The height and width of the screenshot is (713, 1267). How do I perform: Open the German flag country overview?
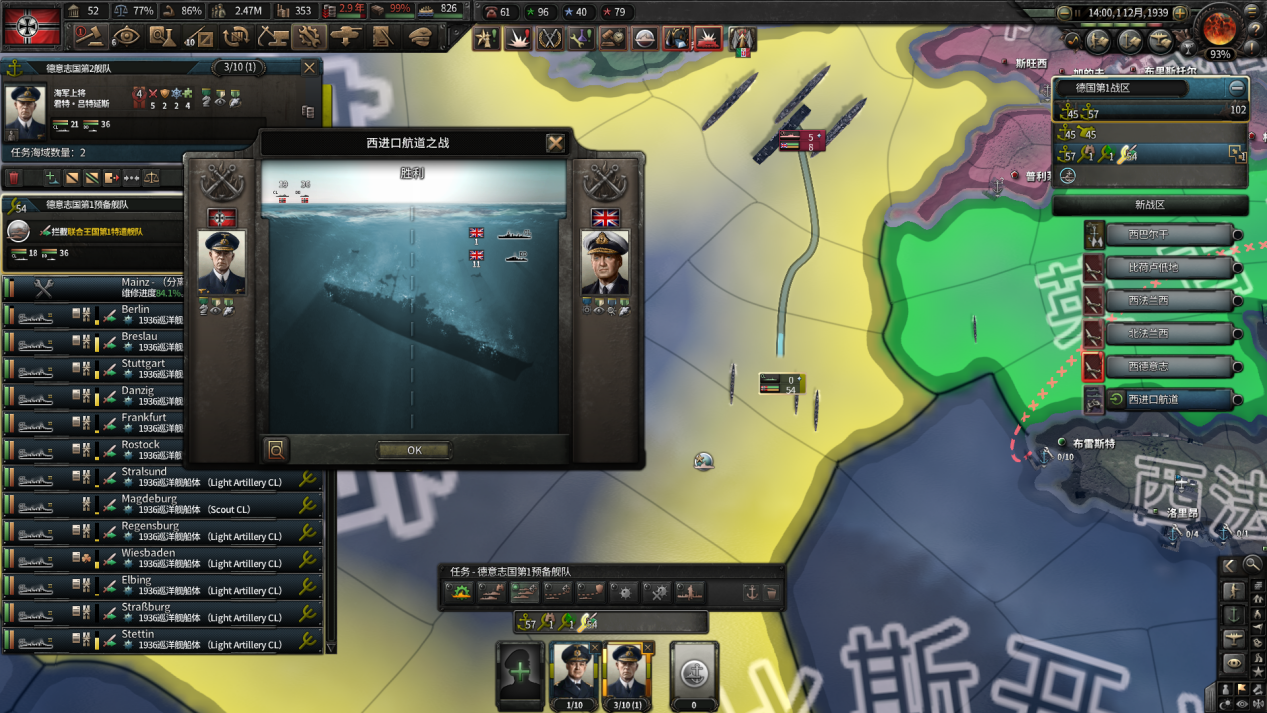(x=32, y=24)
